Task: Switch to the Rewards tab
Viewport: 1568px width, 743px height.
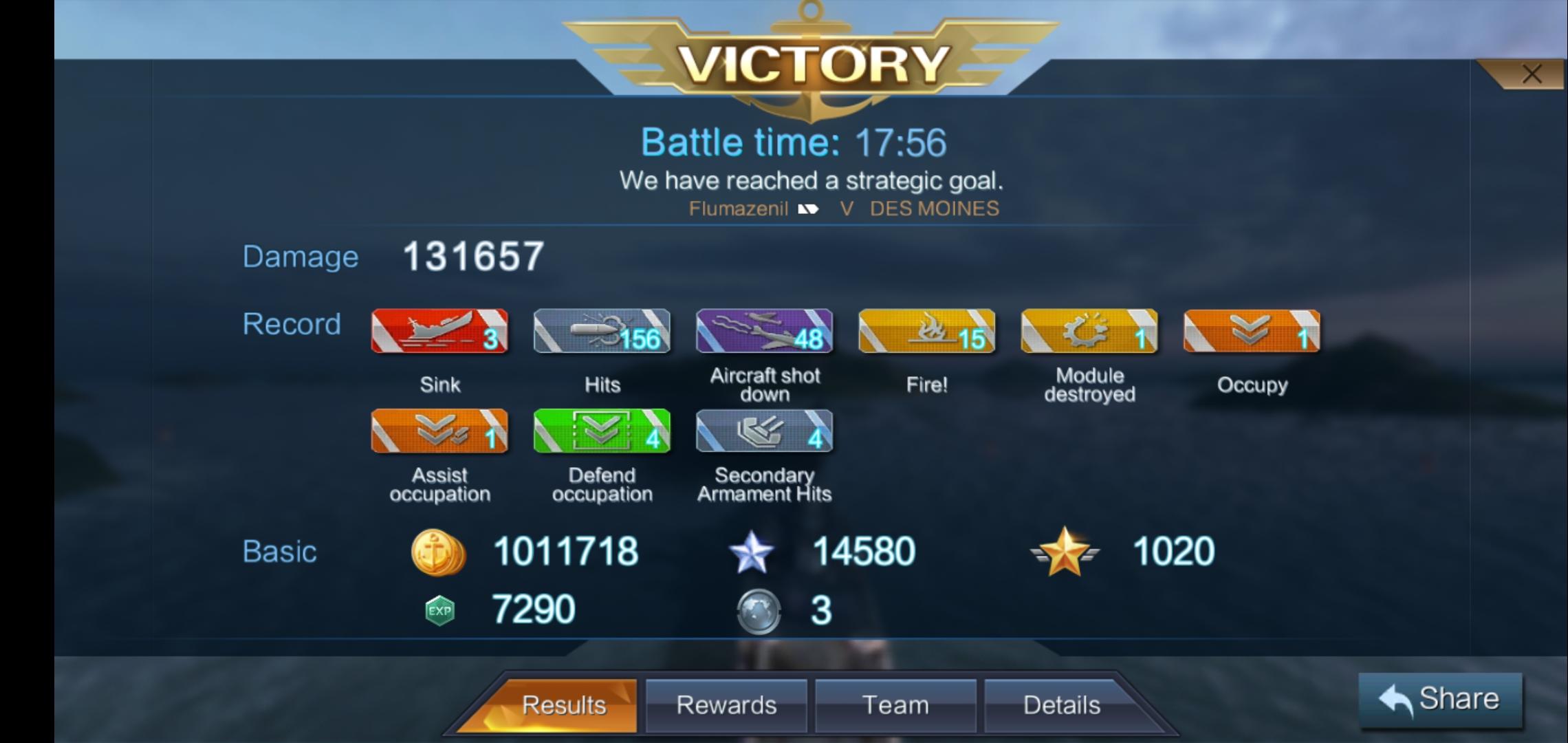Action: pos(726,704)
